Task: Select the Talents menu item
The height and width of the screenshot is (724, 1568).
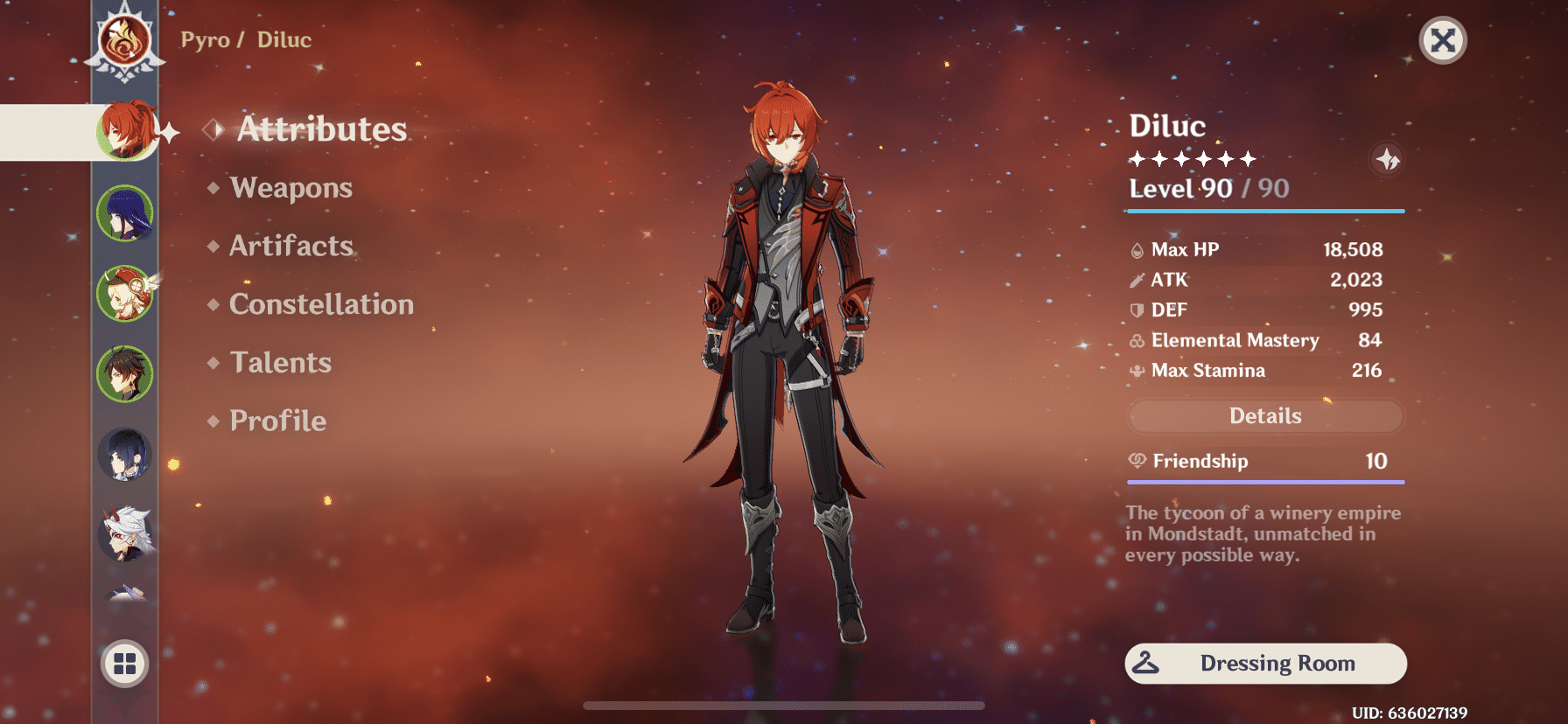Action: tap(279, 362)
